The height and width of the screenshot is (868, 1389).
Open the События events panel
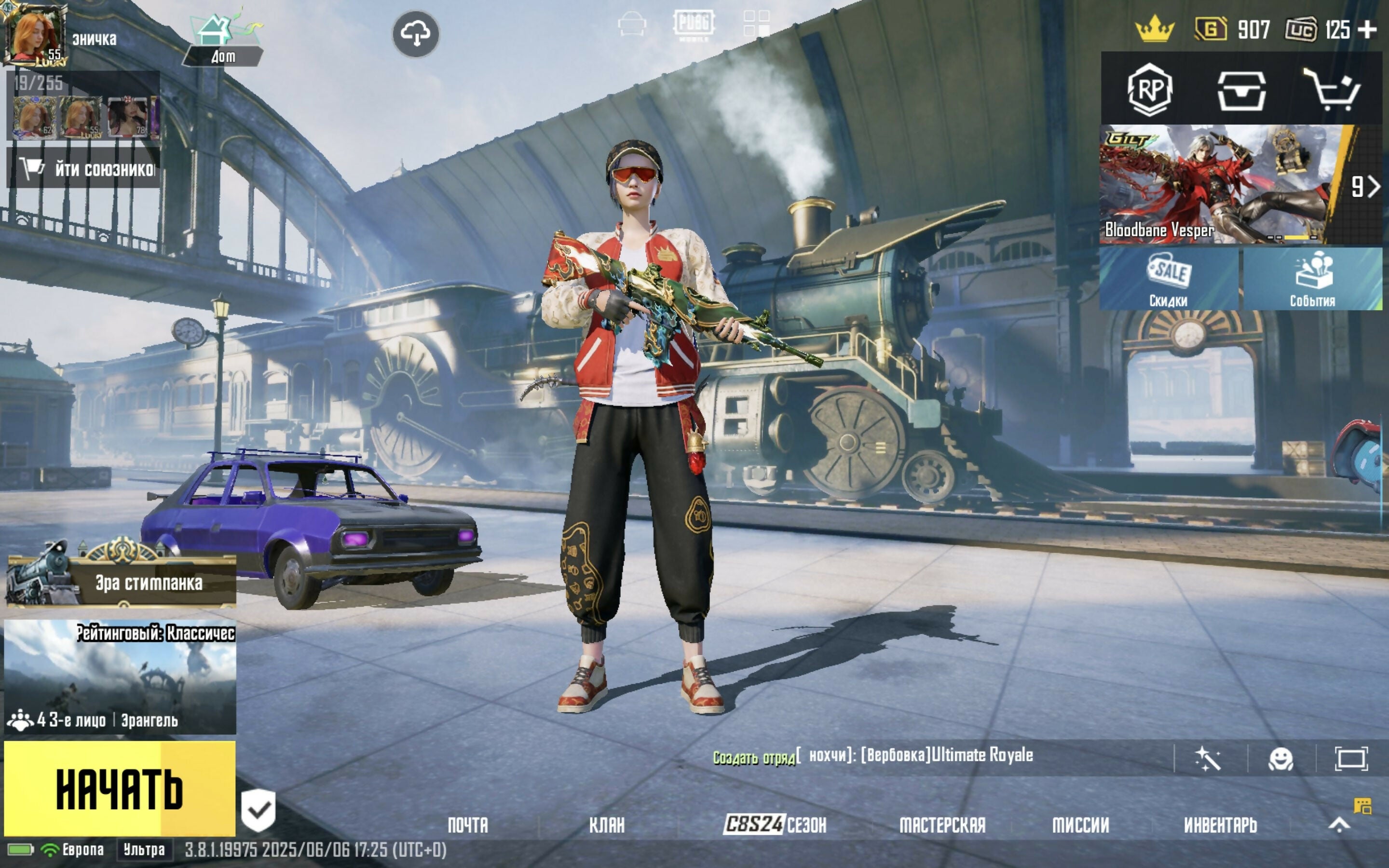[x=1312, y=280]
